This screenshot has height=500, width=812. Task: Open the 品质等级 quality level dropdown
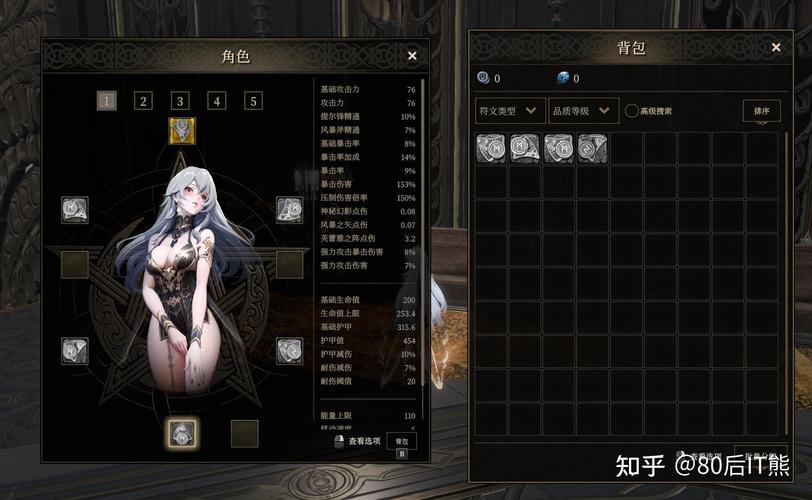click(x=582, y=110)
